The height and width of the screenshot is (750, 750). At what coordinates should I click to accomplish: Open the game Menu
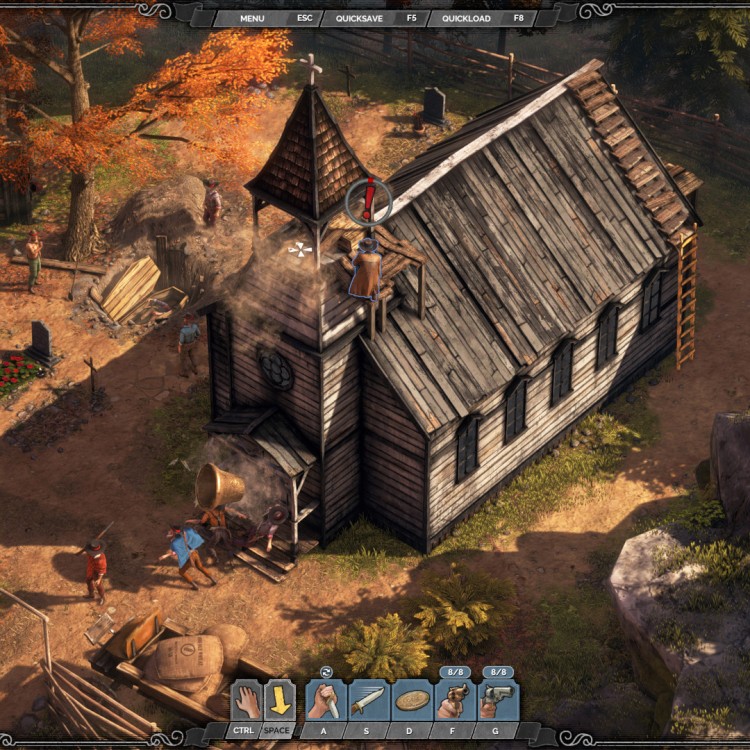point(251,18)
